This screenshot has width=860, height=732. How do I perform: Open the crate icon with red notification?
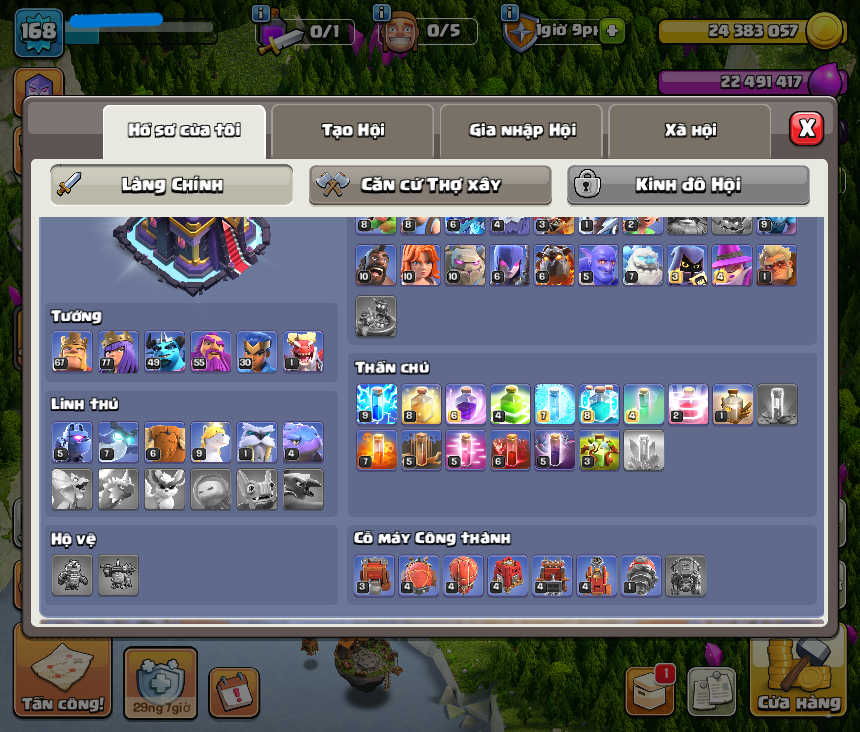[x=649, y=690]
